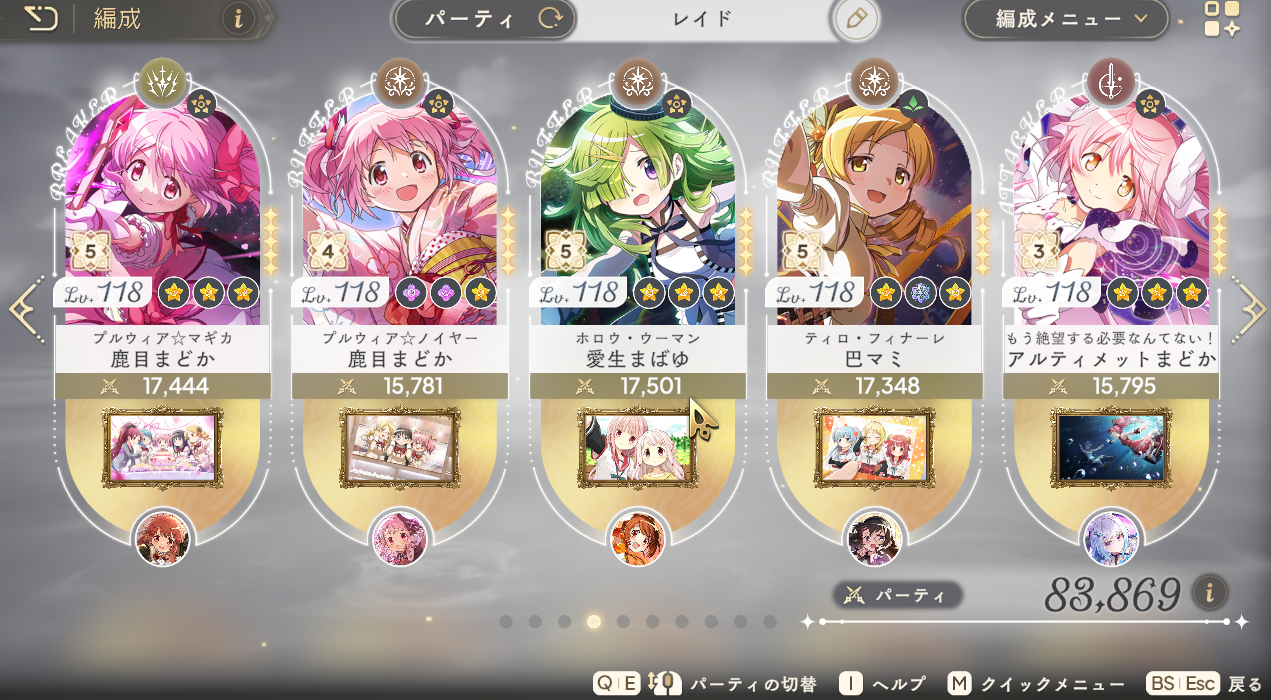
Task: Open the party power info button
Action: pyautogui.click(x=1209, y=592)
